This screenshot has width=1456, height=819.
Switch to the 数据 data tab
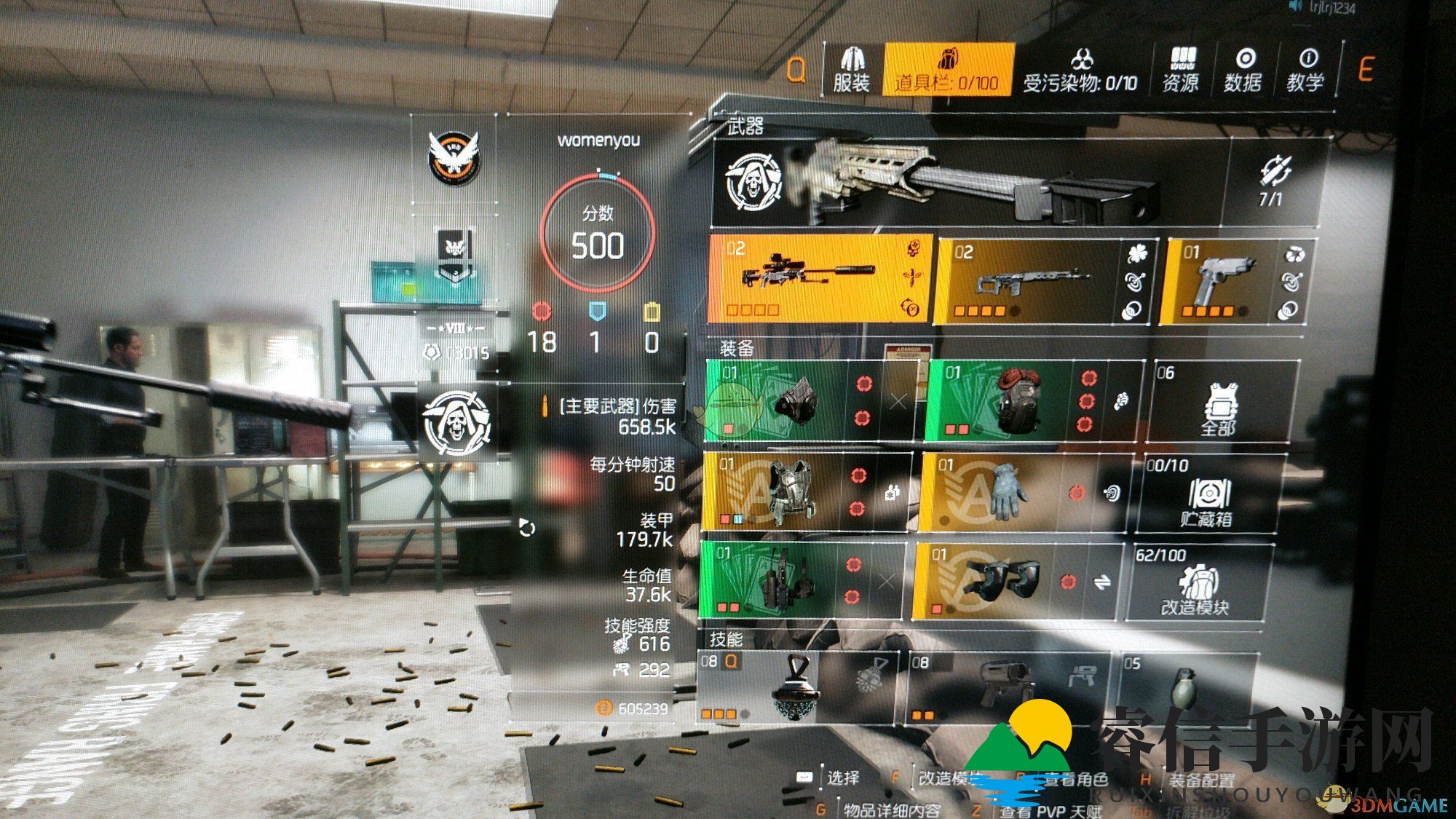pos(1243,71)
